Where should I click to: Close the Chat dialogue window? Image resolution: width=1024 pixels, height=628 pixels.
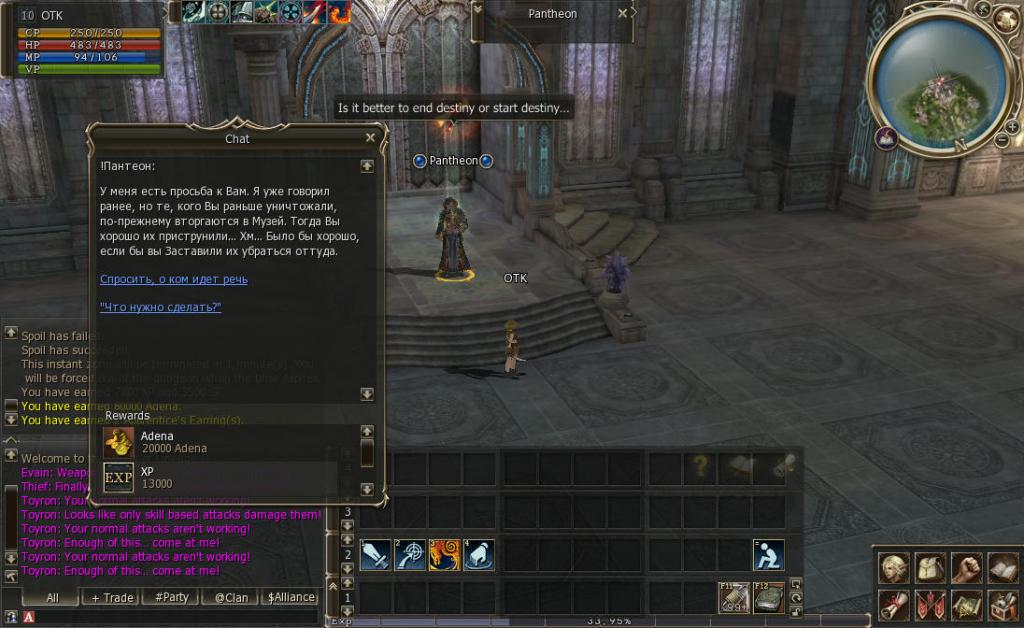[x=370, y=138]
